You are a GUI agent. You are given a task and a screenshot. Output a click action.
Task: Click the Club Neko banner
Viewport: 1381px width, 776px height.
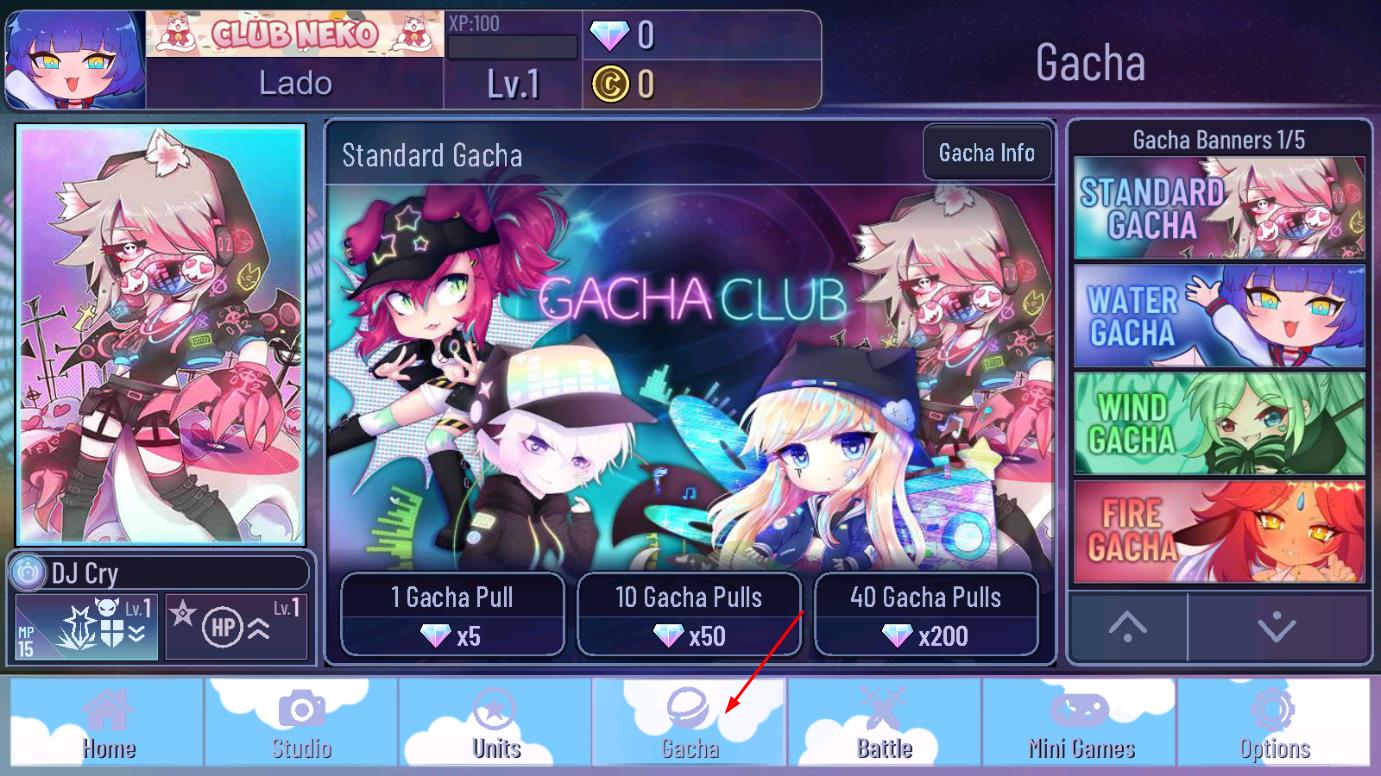click(x=295, y=35)
